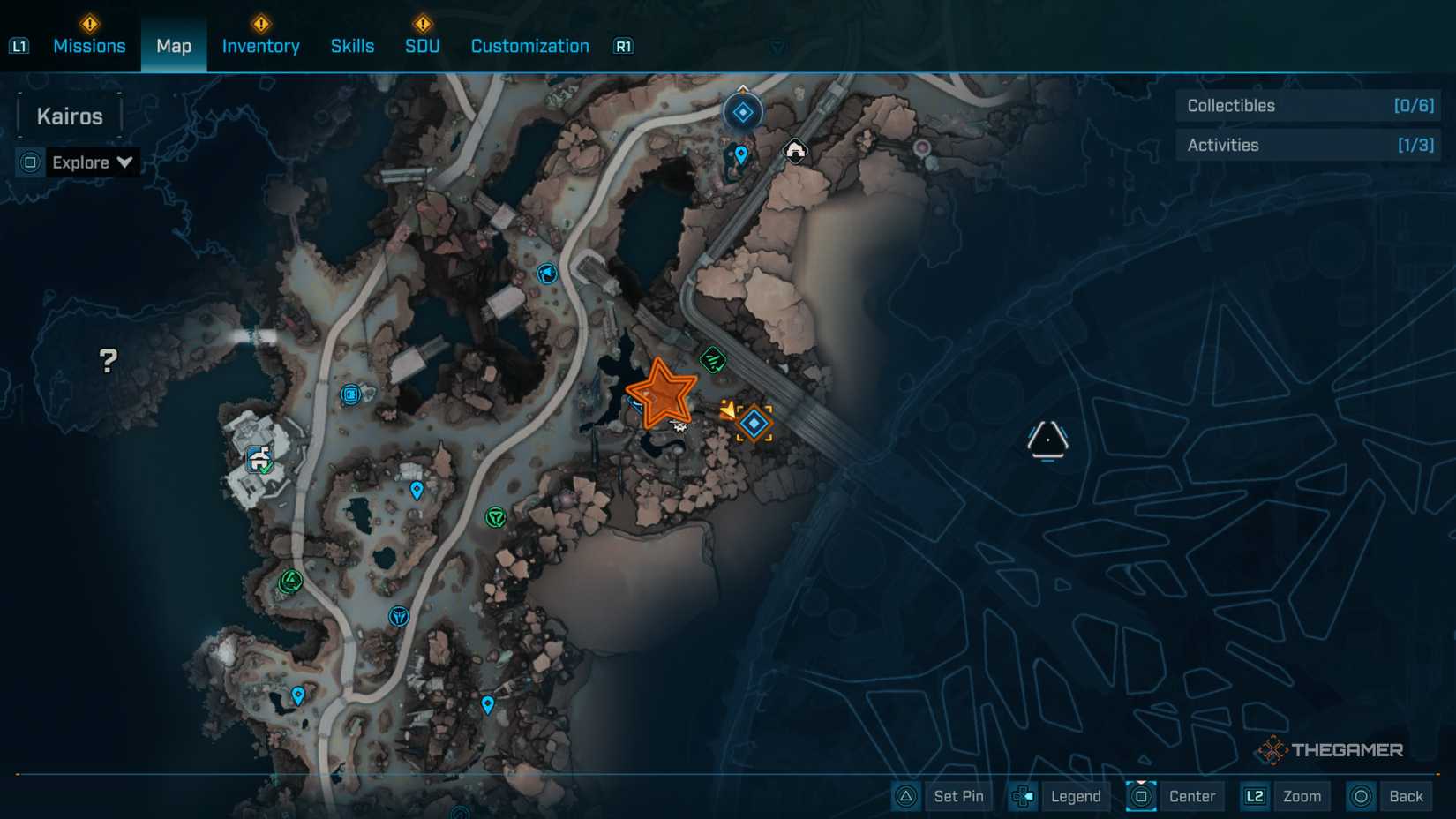Open the Collectibles tracker row
Screen dimensions: 1456x819
pos(1309,106)
